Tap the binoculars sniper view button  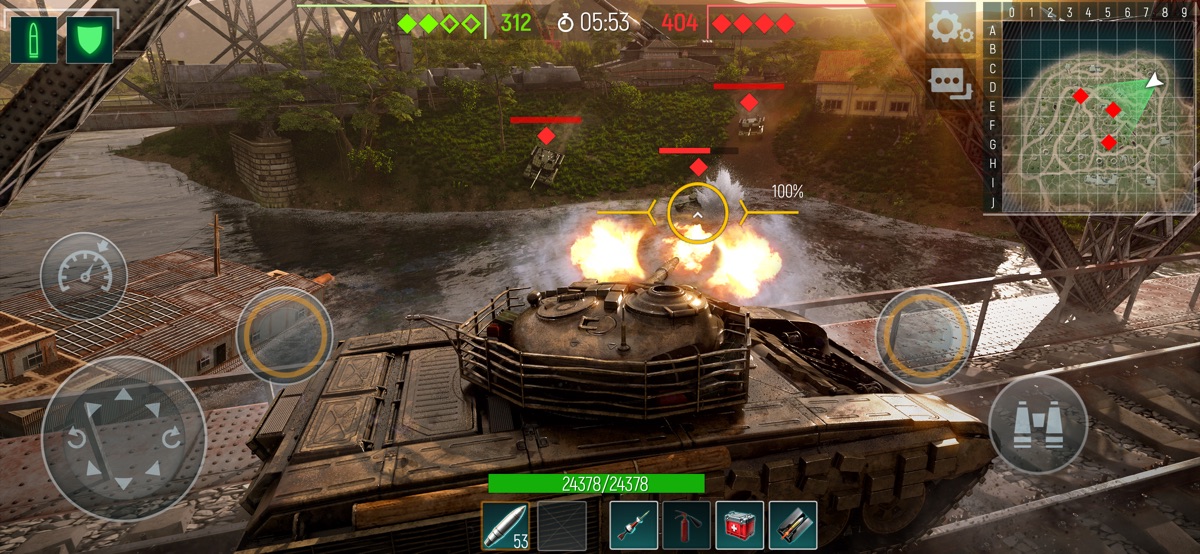click(1038, 424)
